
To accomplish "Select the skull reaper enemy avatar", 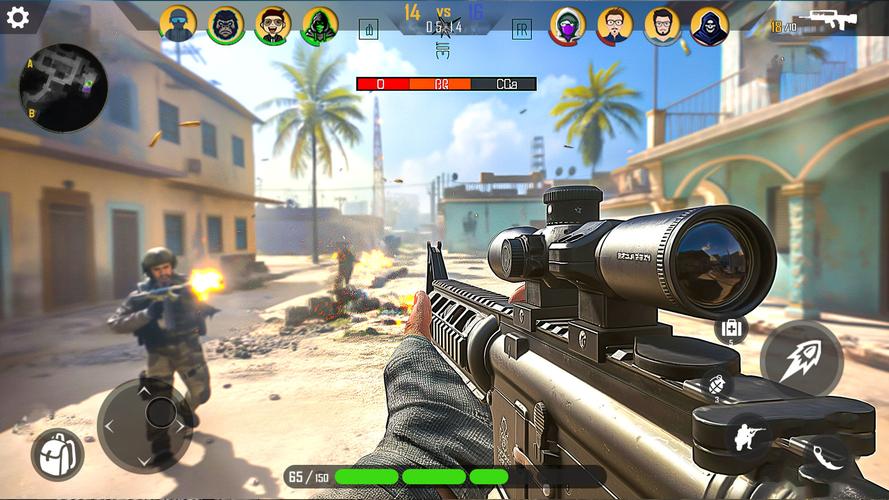I will [709, 26].
